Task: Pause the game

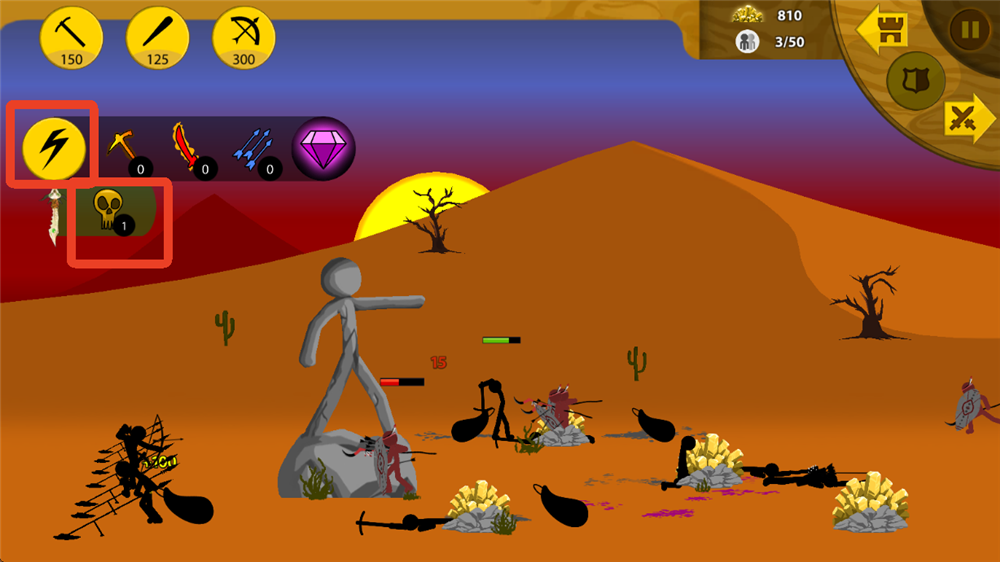Action: (x=968, y=29)
